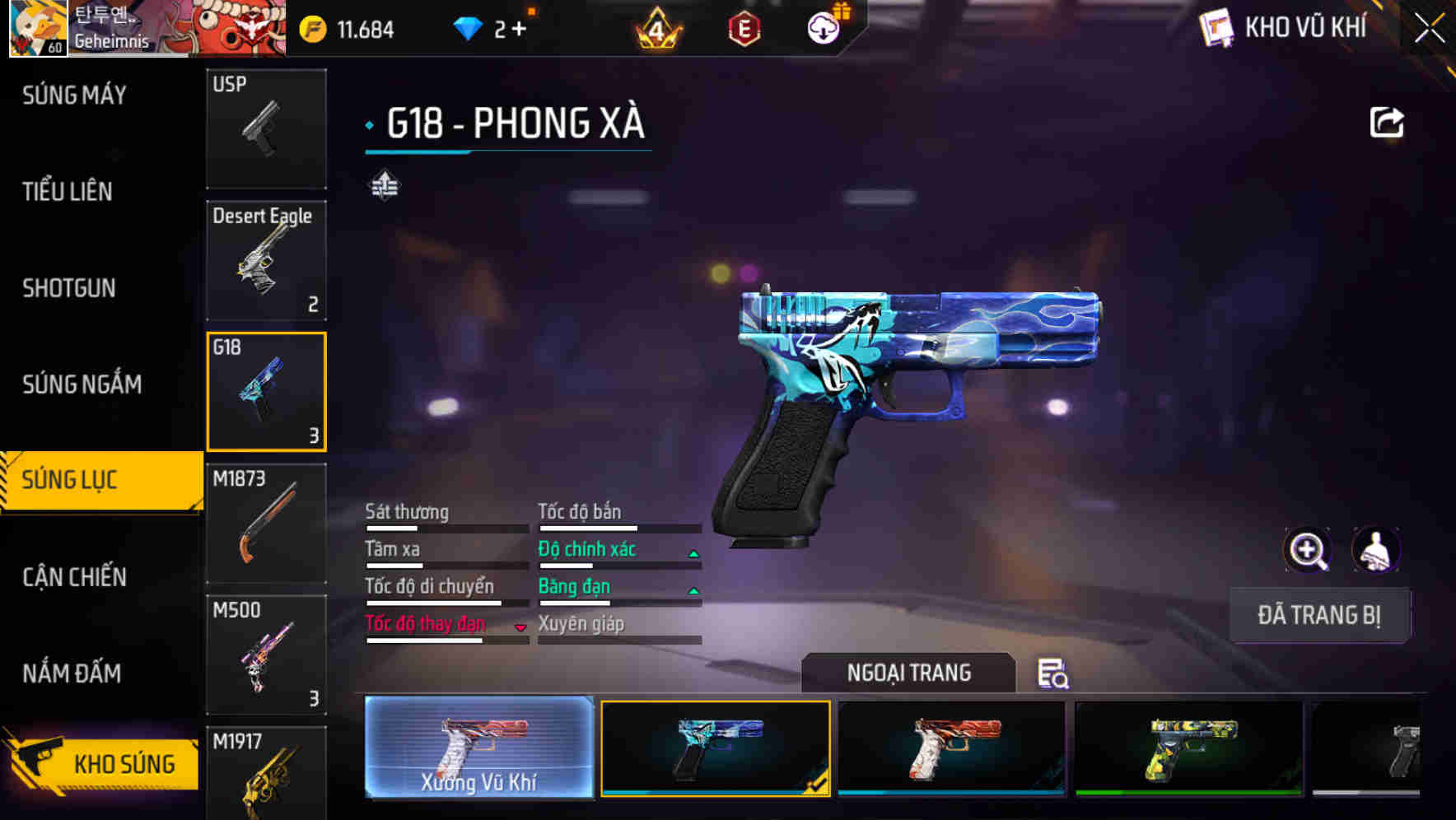Viewport: 1456px width, 820px height.
Task: Click the share icon beside the weapon display
Action: [x=1386, y=122]
